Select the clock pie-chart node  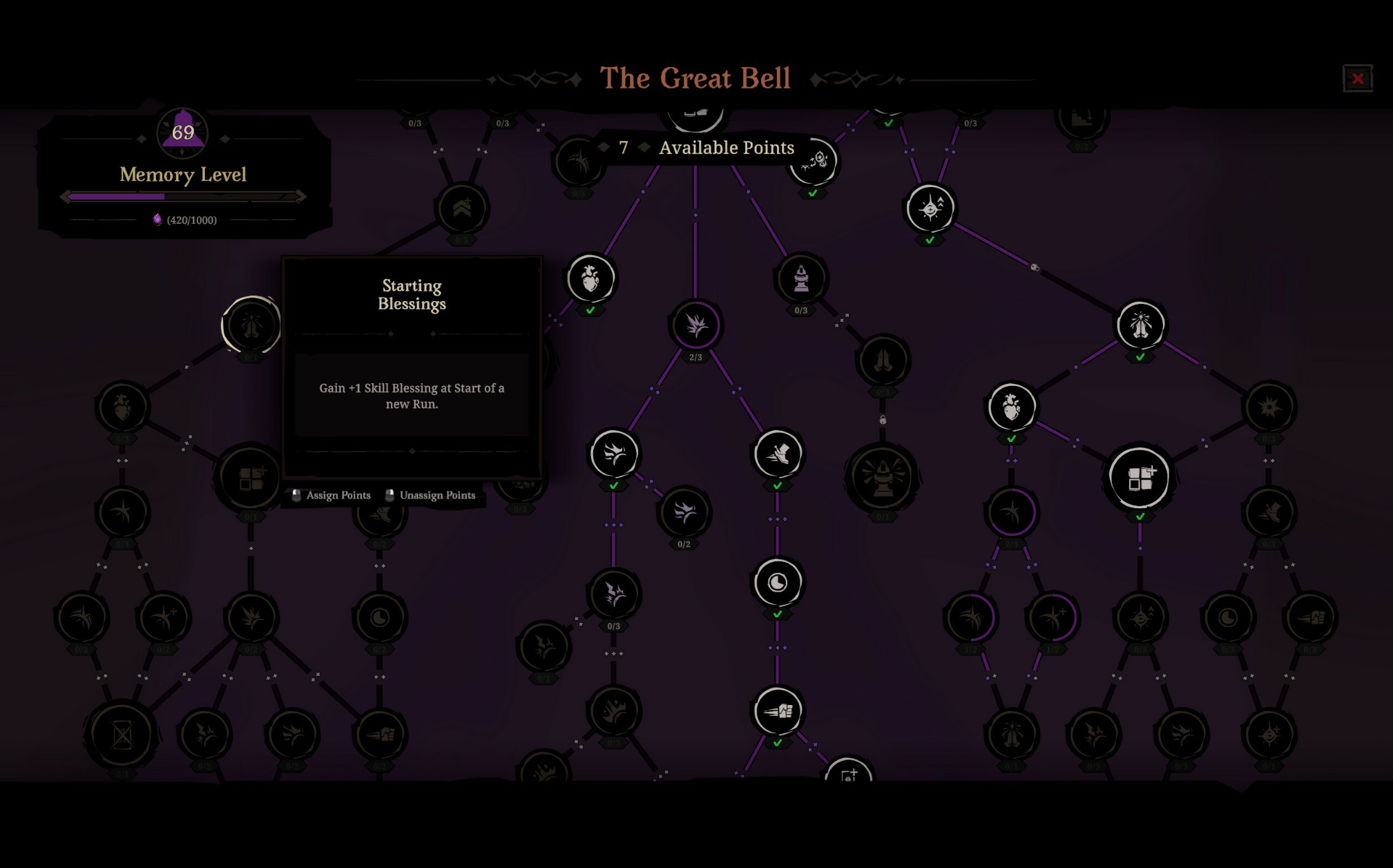click(x=778, y=582)
